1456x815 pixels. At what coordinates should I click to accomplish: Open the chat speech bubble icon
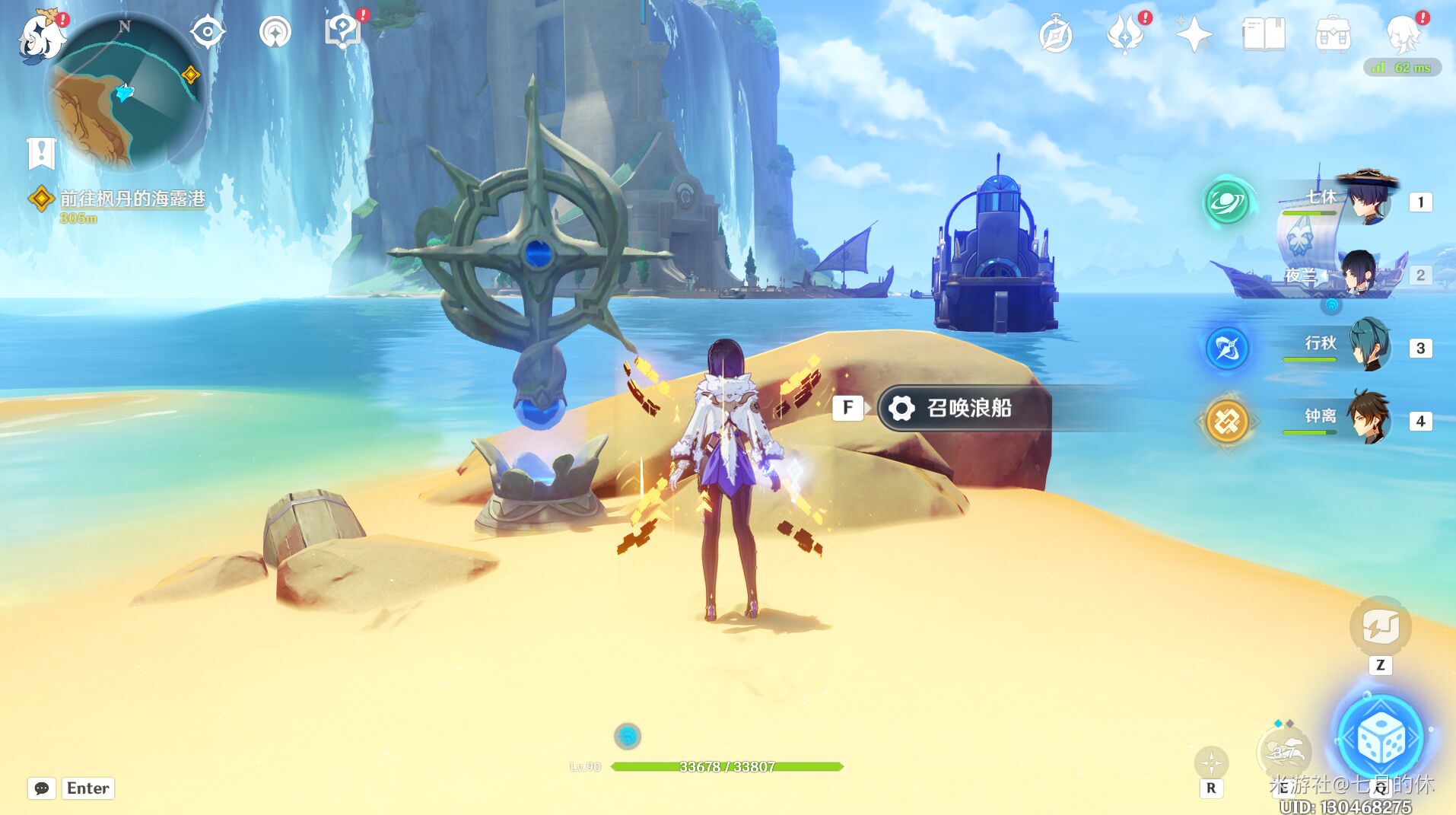(42, 788)
